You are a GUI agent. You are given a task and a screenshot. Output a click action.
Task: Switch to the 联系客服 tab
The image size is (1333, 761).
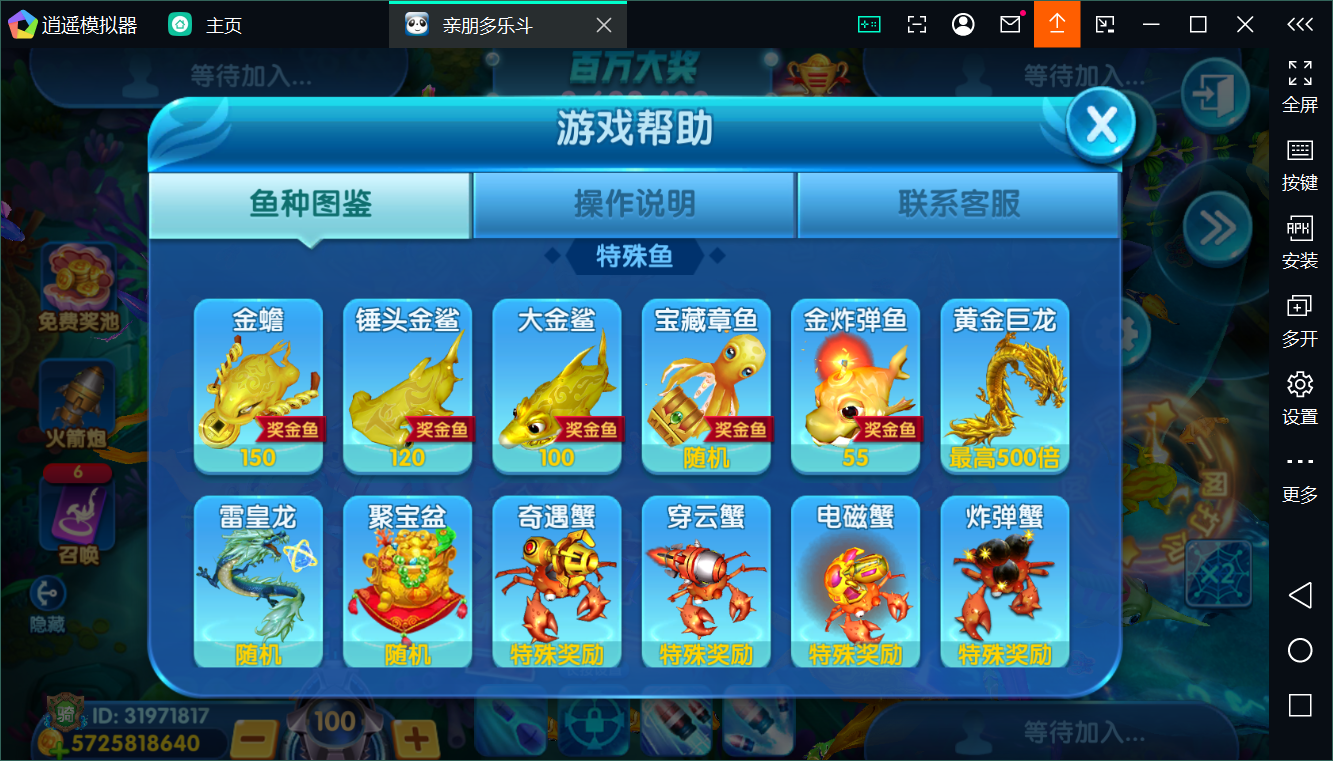[957, 202]
